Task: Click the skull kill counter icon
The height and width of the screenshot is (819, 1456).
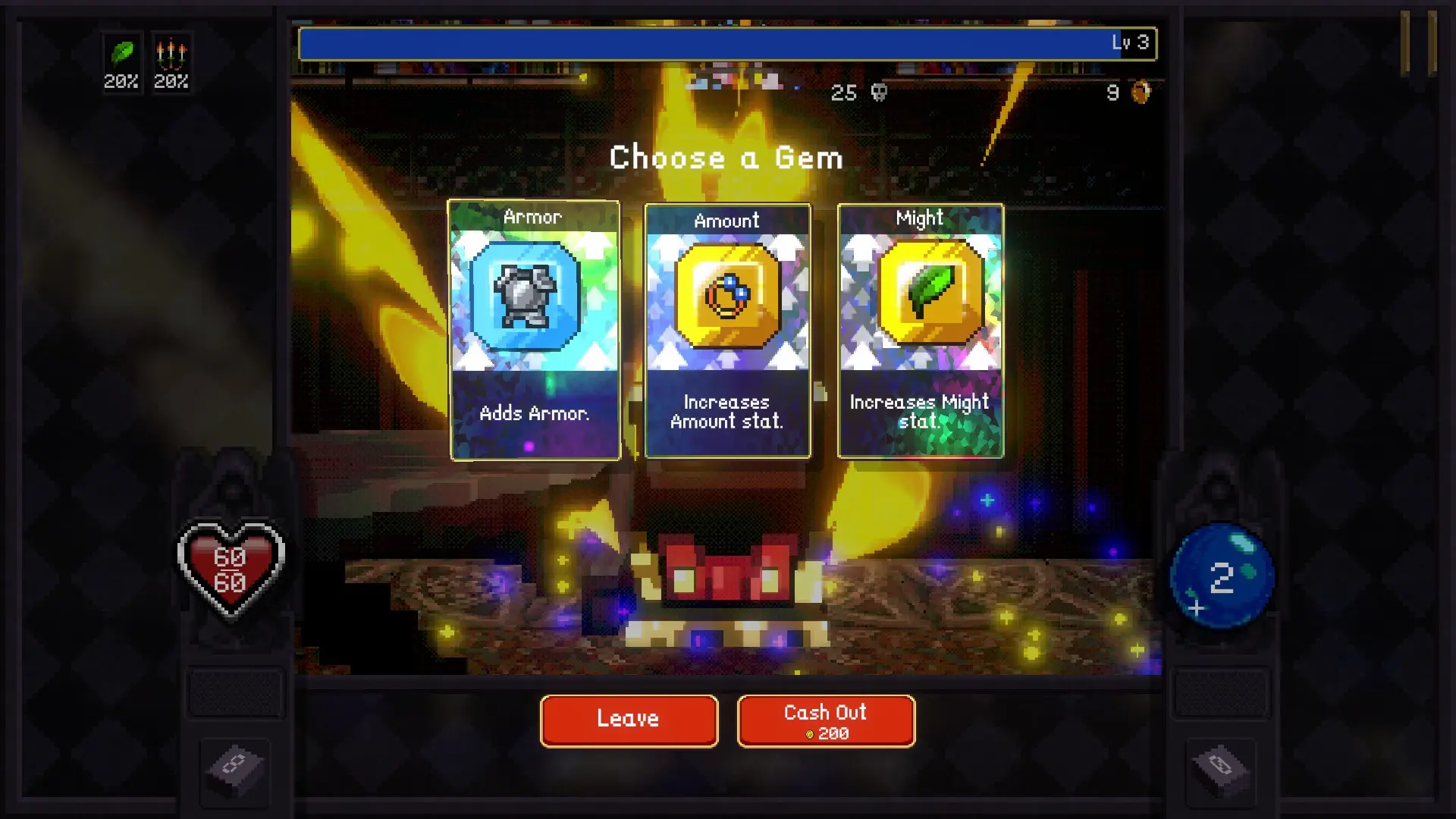Action: point(879,93)
